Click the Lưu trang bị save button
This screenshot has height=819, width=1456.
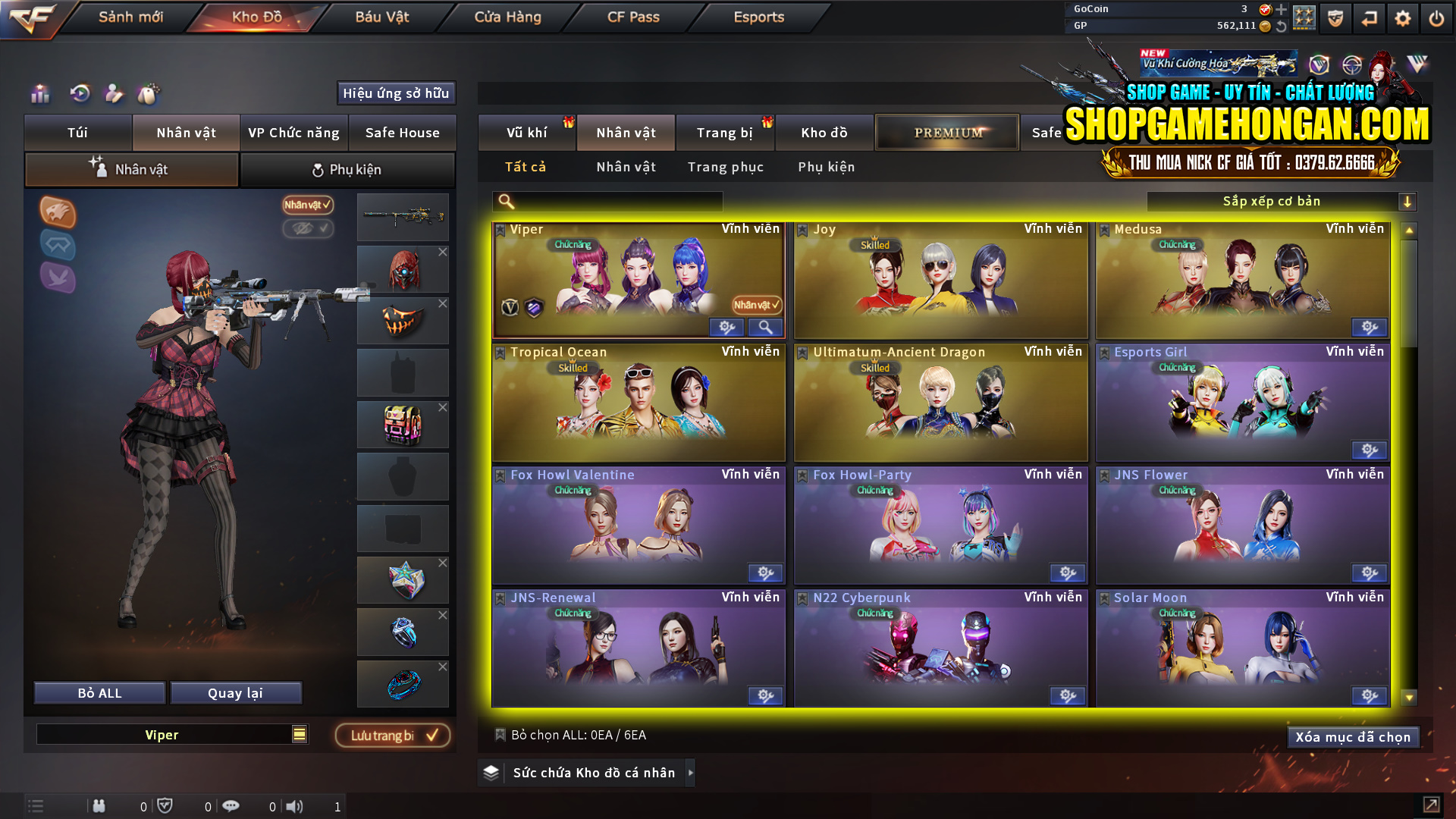pyautogui.click(x=391, y=735)
